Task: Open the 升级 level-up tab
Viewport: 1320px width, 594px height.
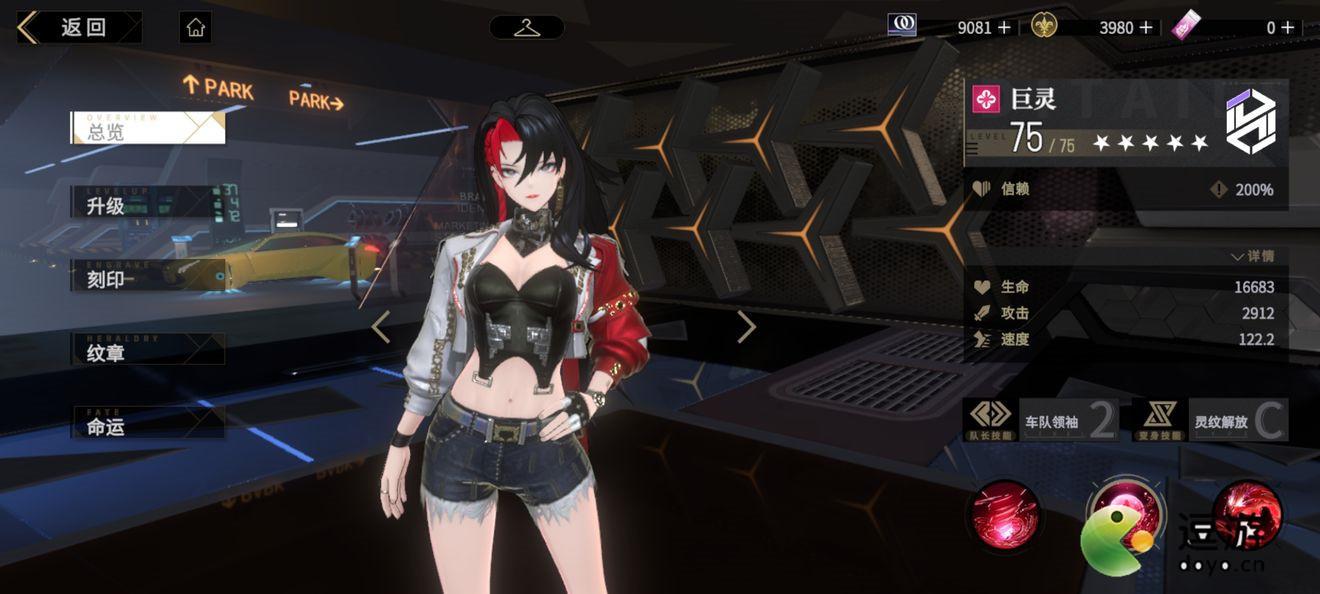Action: [x=147, y=206]
